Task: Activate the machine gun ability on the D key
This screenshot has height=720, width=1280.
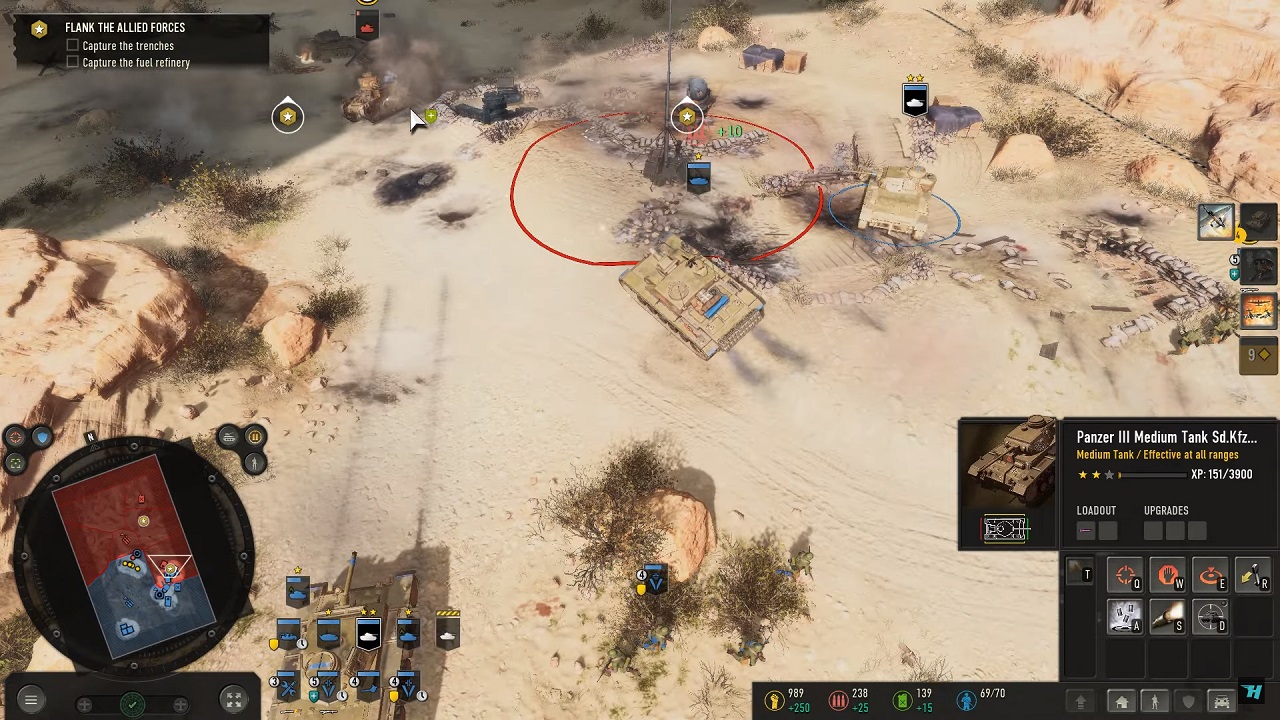Action: 1210,617
